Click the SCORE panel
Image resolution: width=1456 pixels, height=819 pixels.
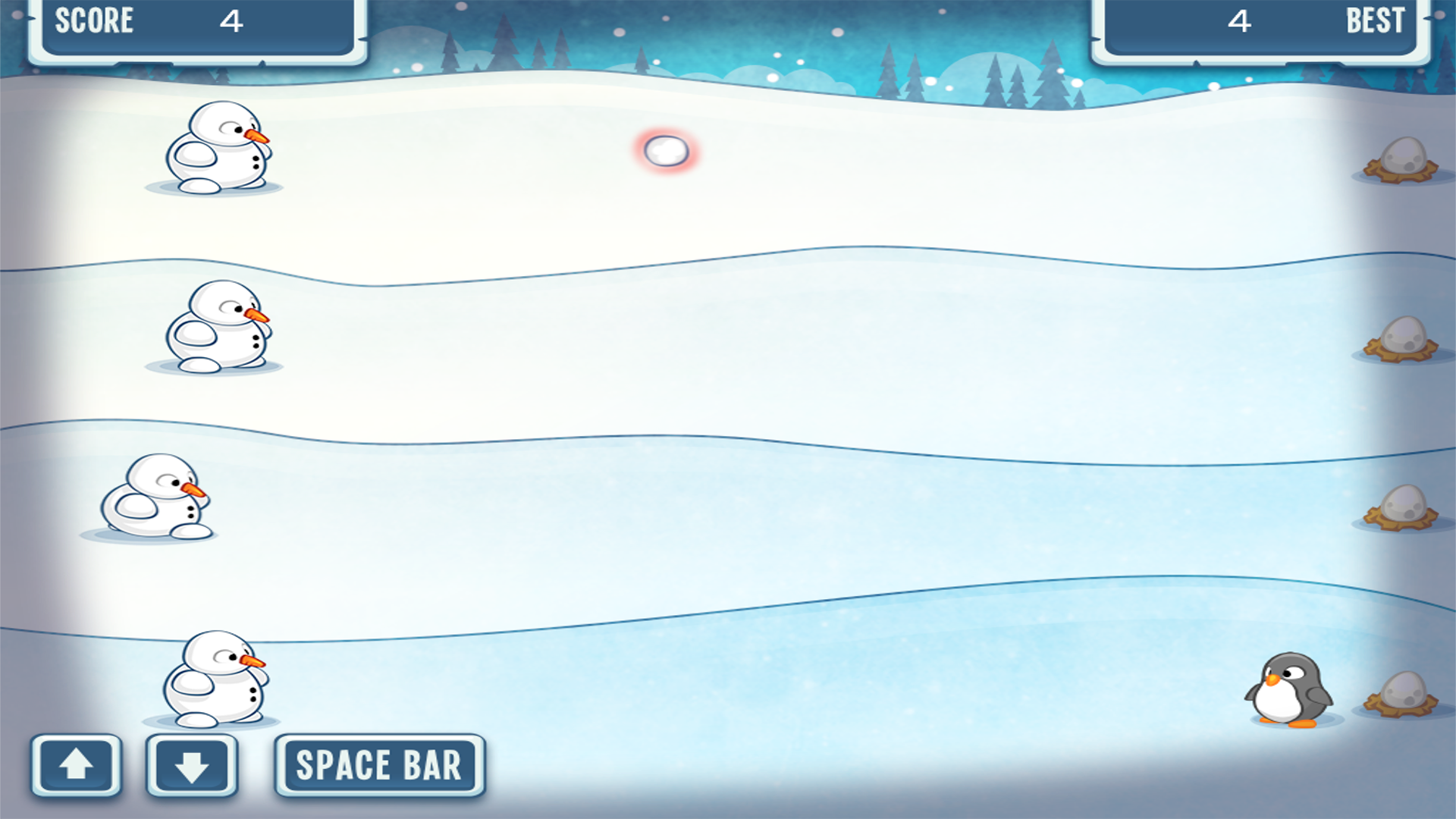point(193,23)
